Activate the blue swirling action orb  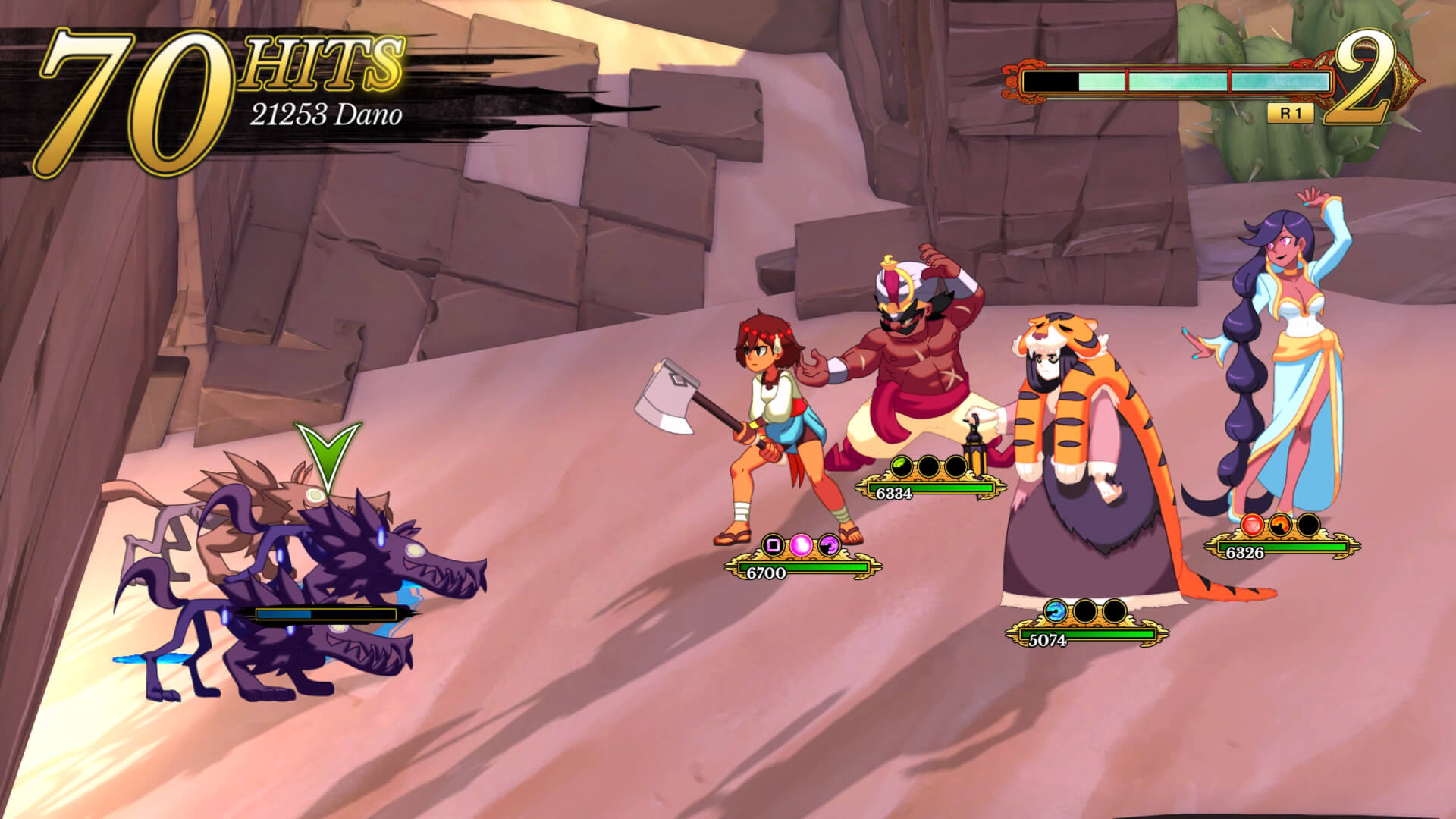(1056, 610)
